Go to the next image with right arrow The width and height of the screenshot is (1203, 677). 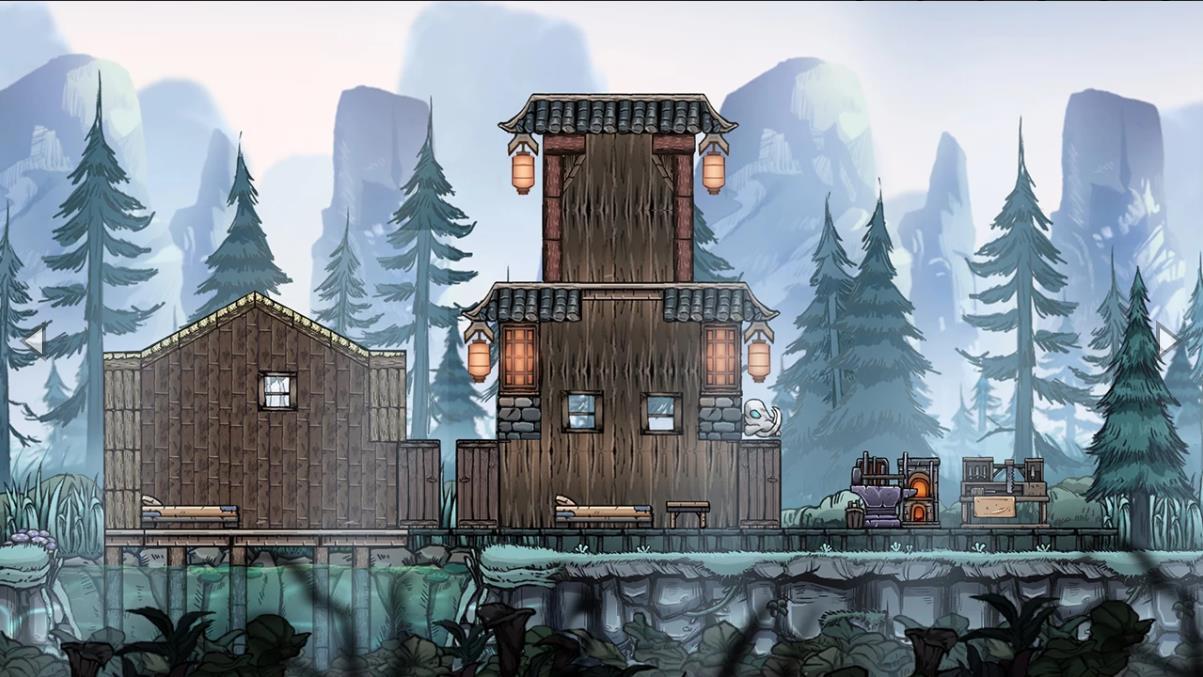(1168, 339)
